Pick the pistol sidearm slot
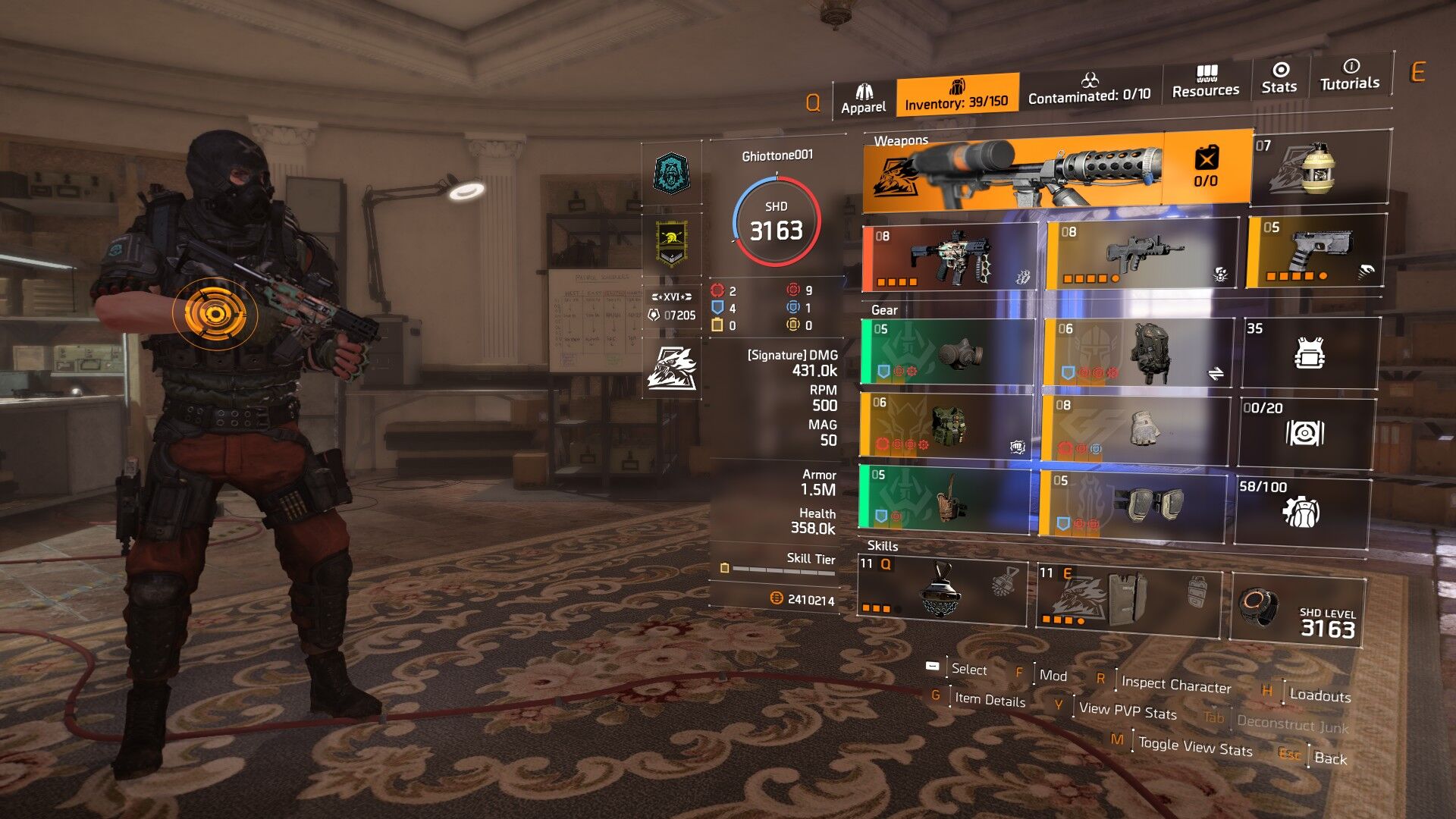This screenshot has width=1456, height=819. click(x=1316, y=251)
